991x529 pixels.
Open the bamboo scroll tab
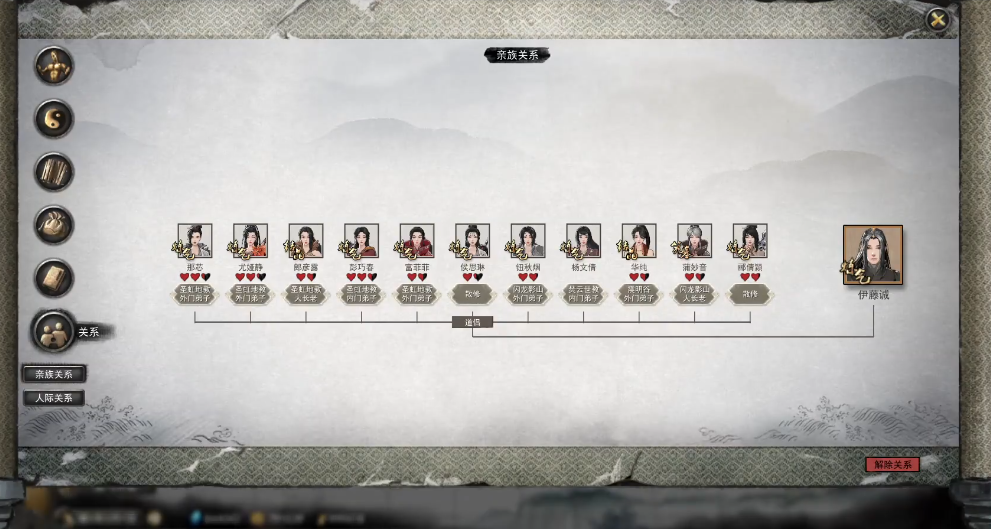tap(54, 172)
